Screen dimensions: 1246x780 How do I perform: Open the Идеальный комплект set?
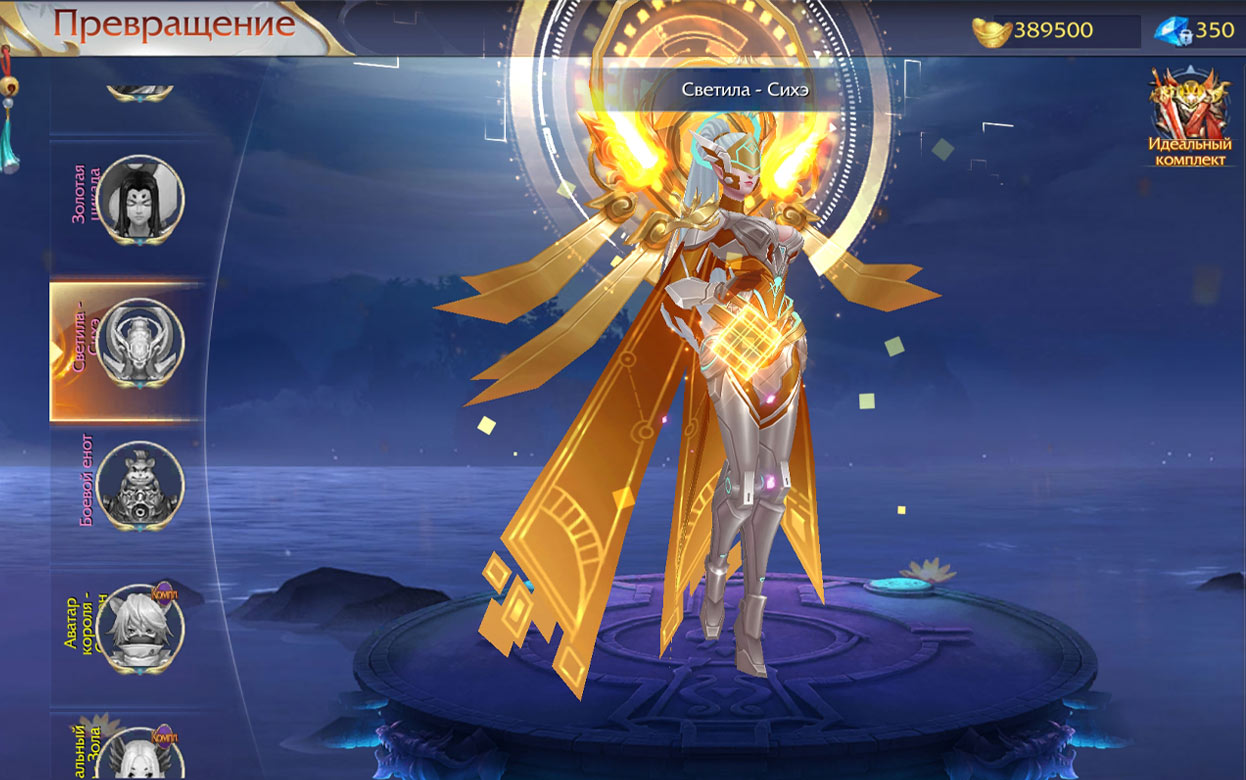pyautogui.click(x=1188, y=118)
